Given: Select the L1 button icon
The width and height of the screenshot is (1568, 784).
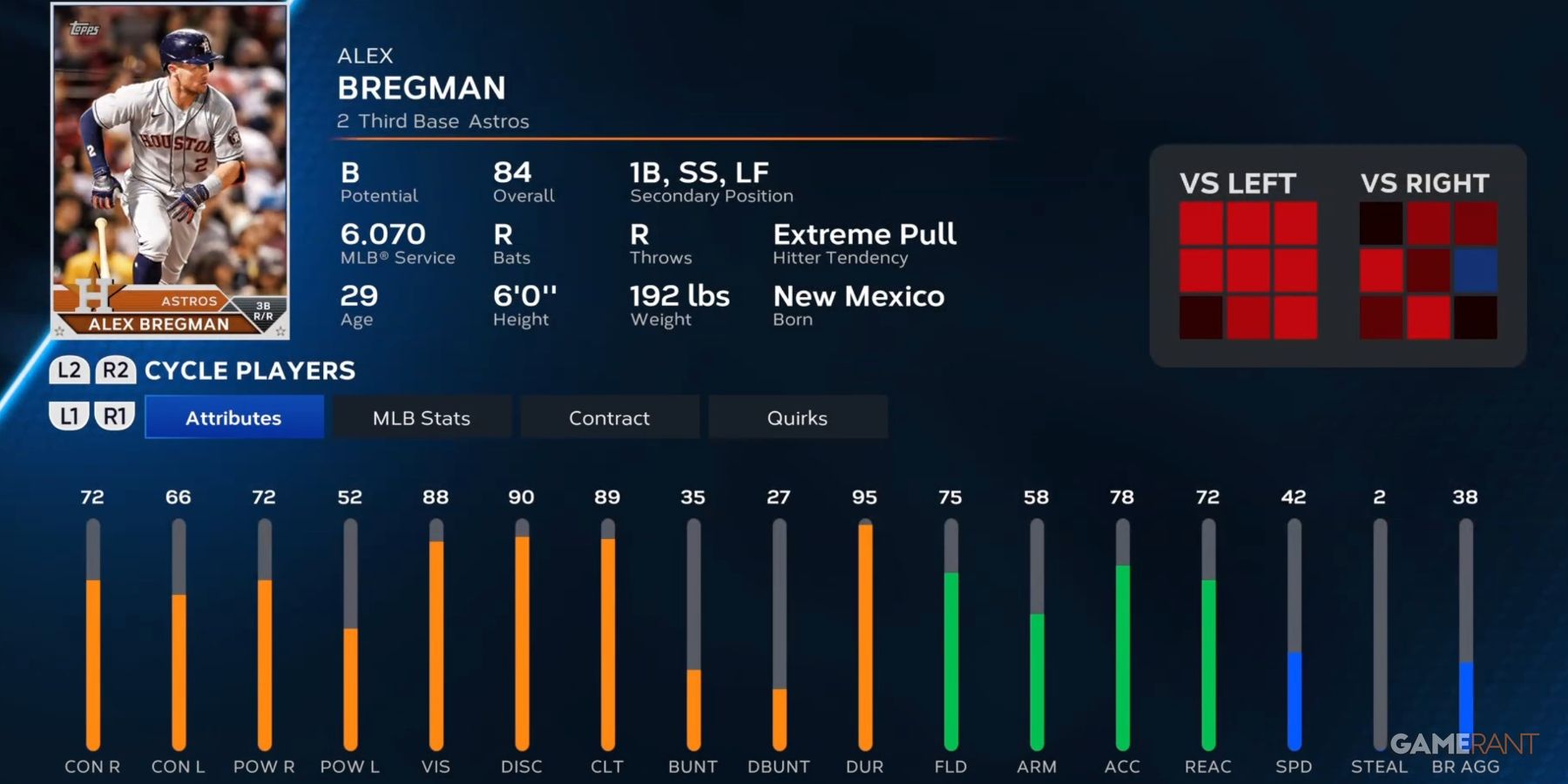Looking at the screenshot, I should pos(68,416).
